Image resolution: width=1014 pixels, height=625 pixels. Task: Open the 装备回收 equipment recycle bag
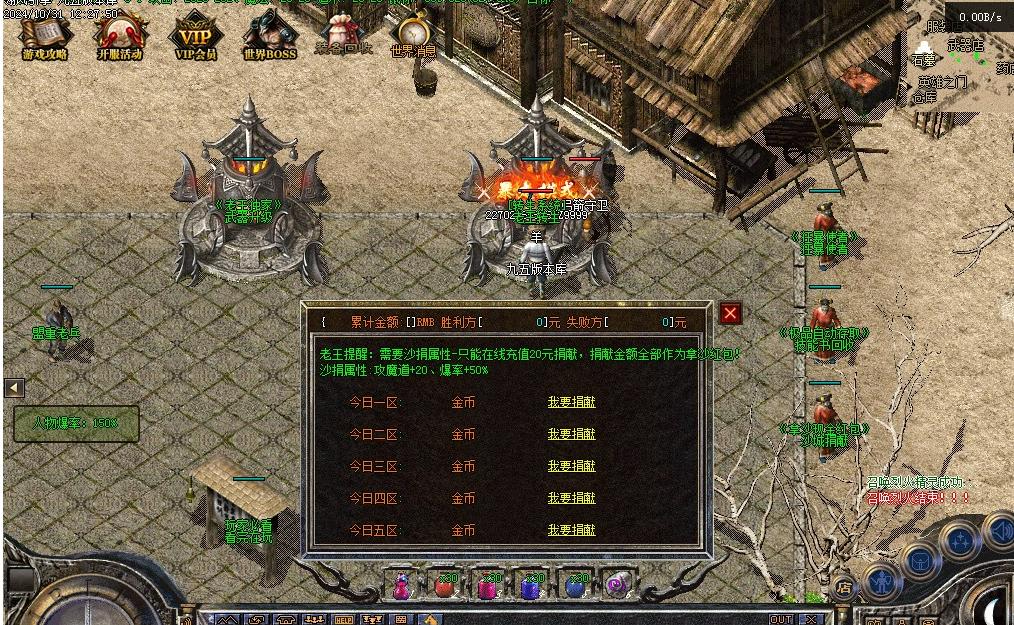coord(343,35)
